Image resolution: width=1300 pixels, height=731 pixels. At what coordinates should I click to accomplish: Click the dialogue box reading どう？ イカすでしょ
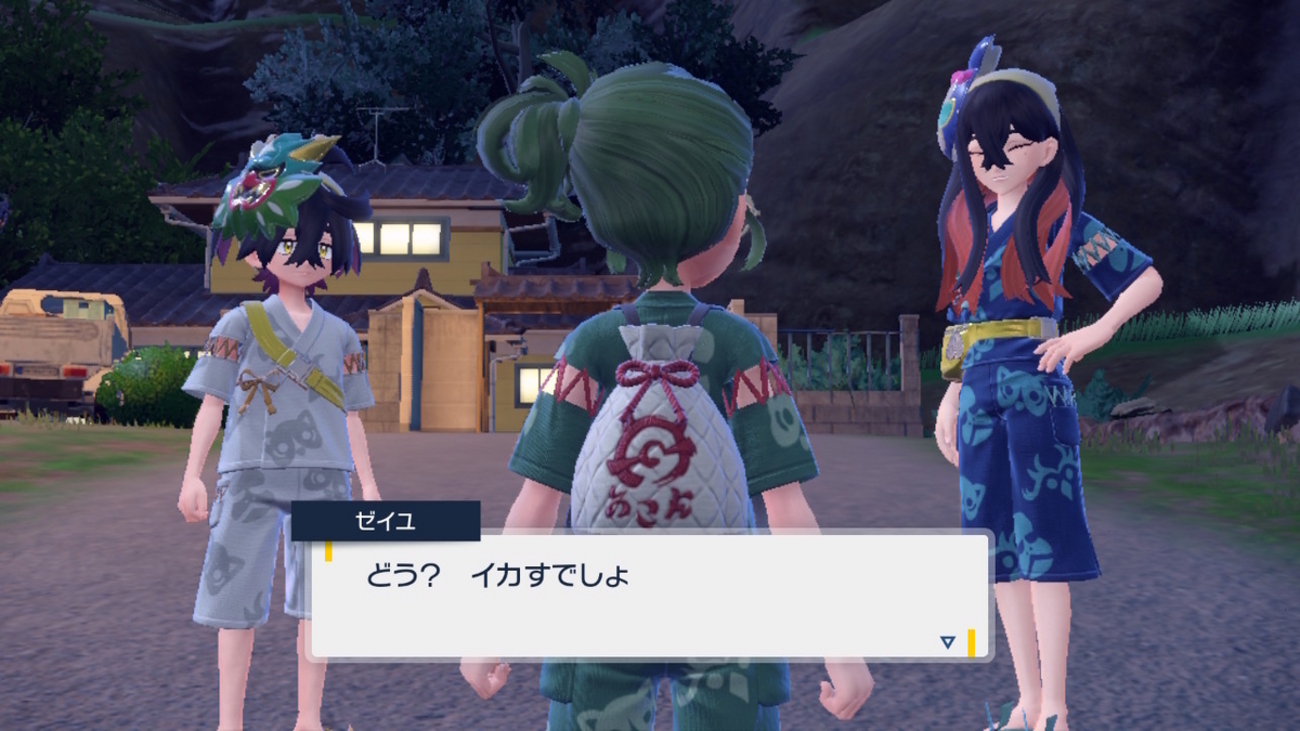648,596
